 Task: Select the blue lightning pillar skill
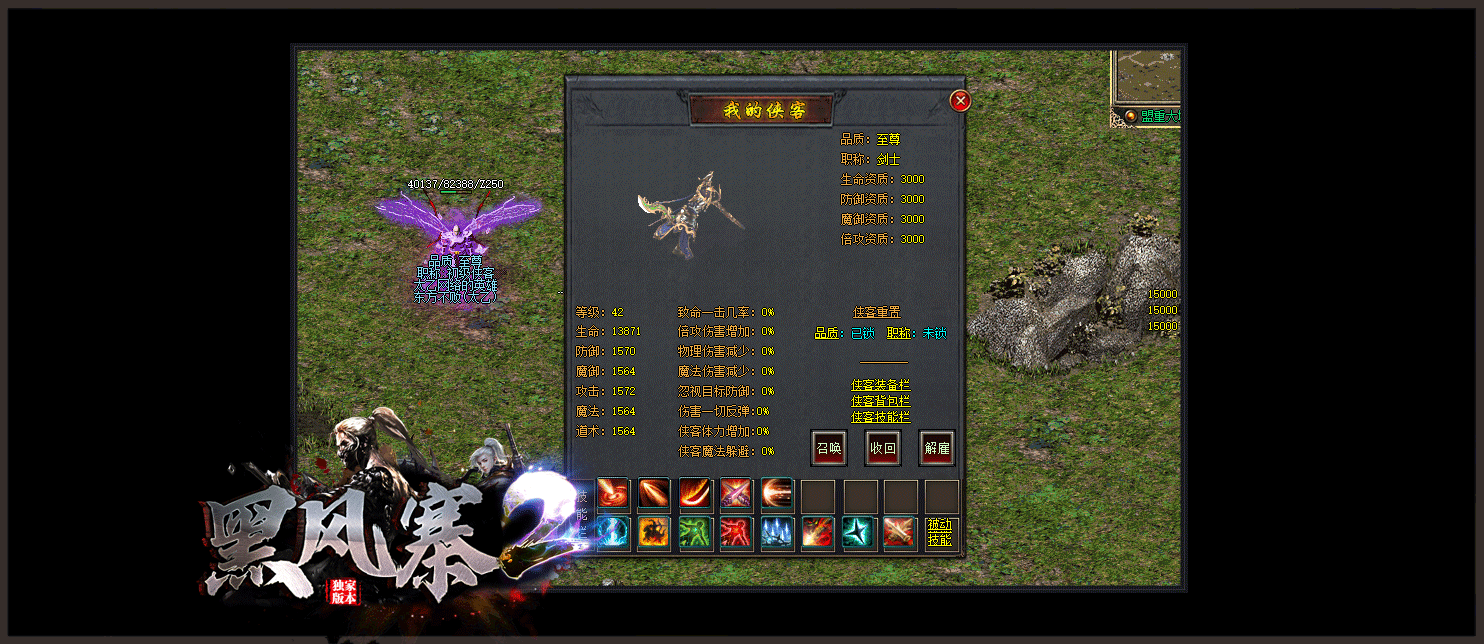[613, 532]
